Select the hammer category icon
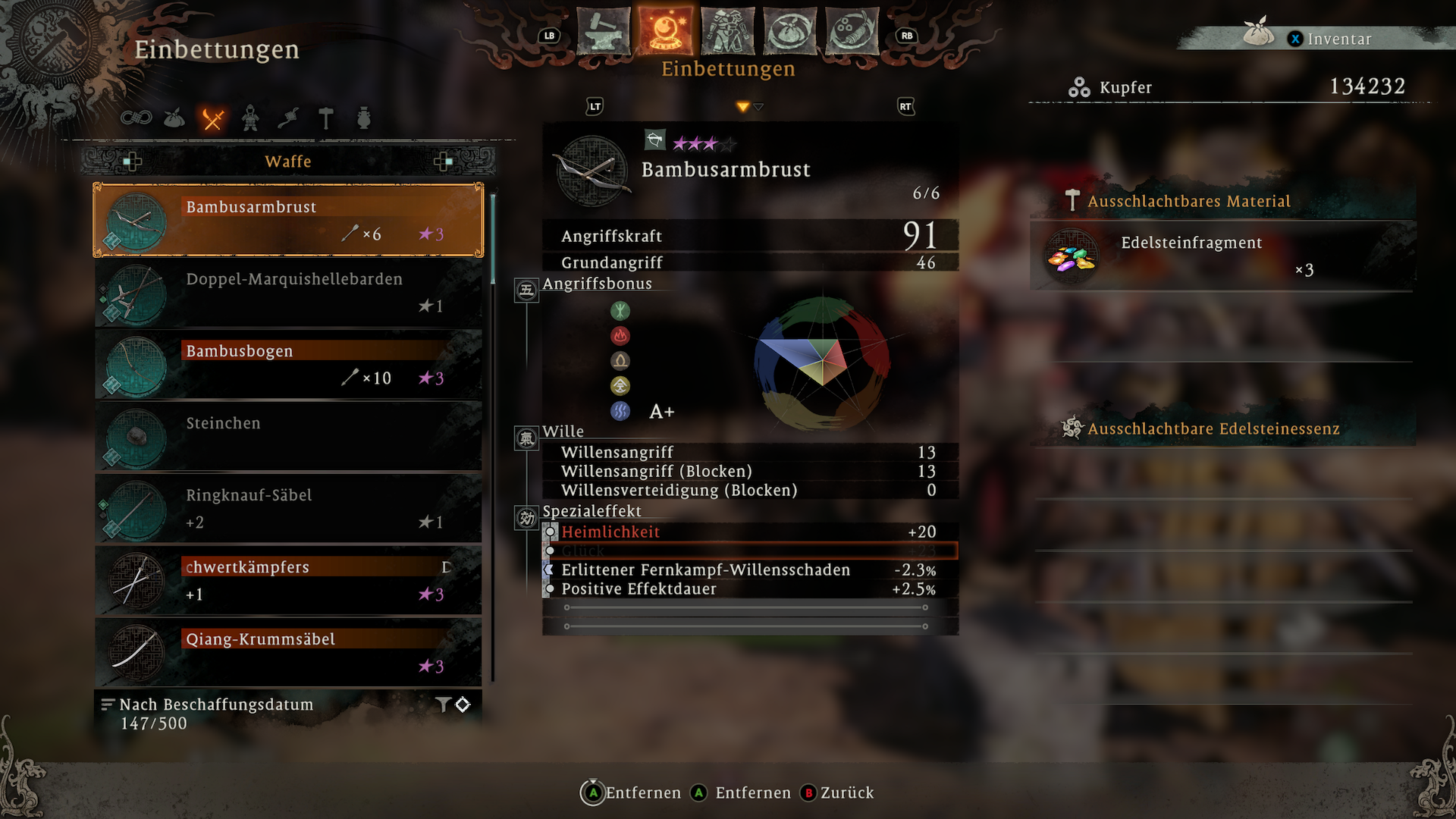Screen dimensions: 1456x819 point(326,118)
